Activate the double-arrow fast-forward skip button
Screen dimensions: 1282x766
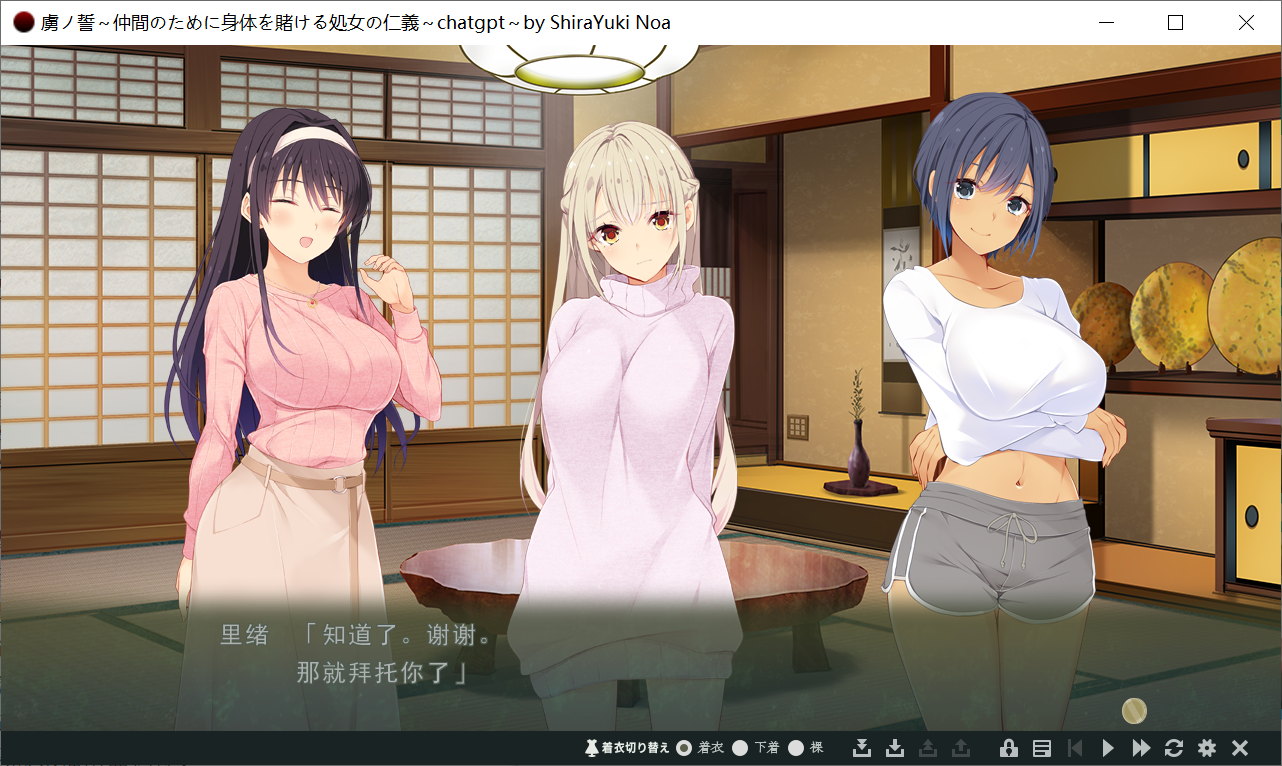[1141, 748]
